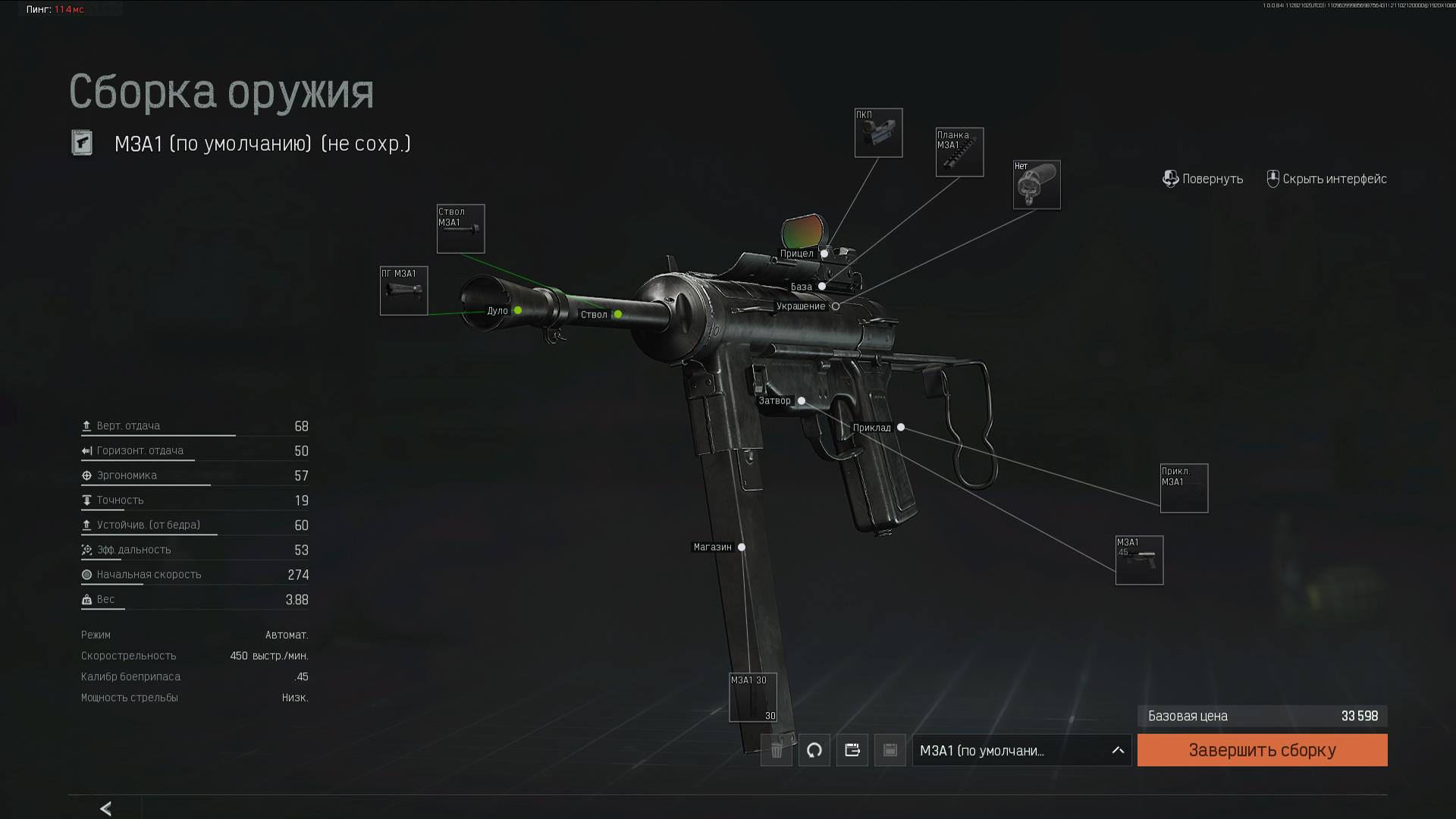Image resolution: width=1456 pixels, height=819 pixels.
Task: Select the ПКП sight slot
Action: (x=878, y=133)
